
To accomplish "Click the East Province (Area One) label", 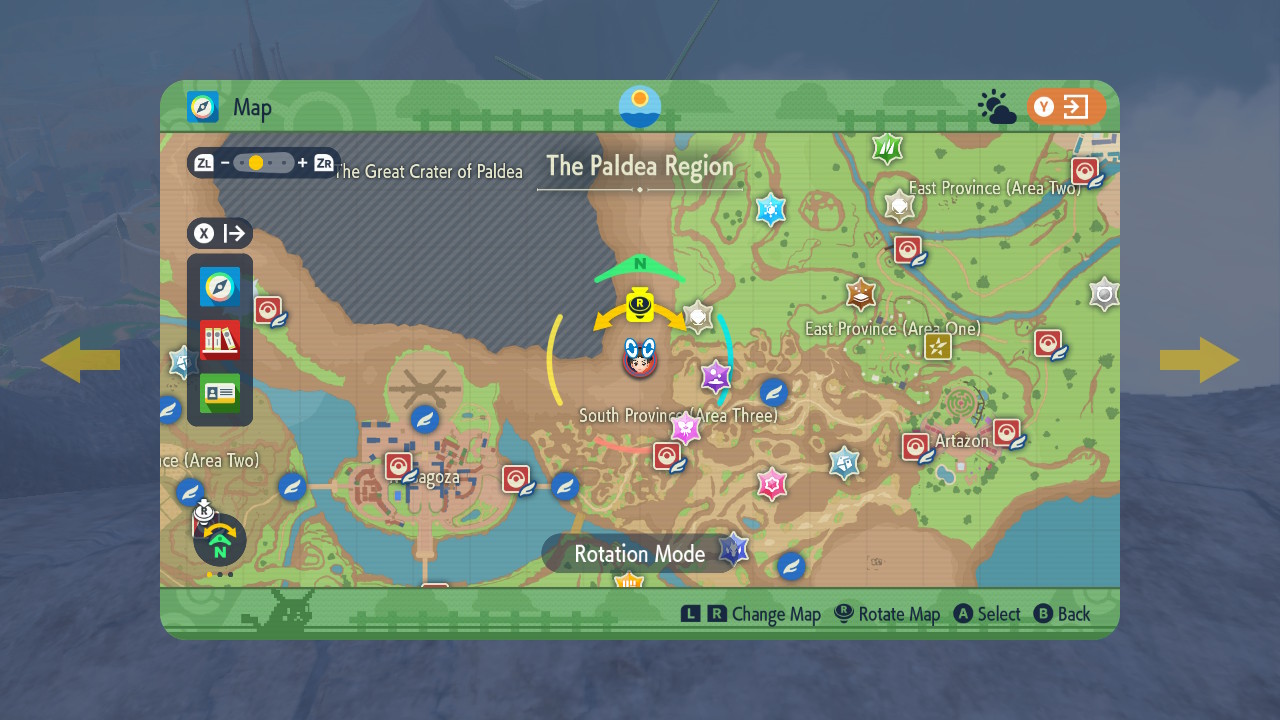I will 894,328.
